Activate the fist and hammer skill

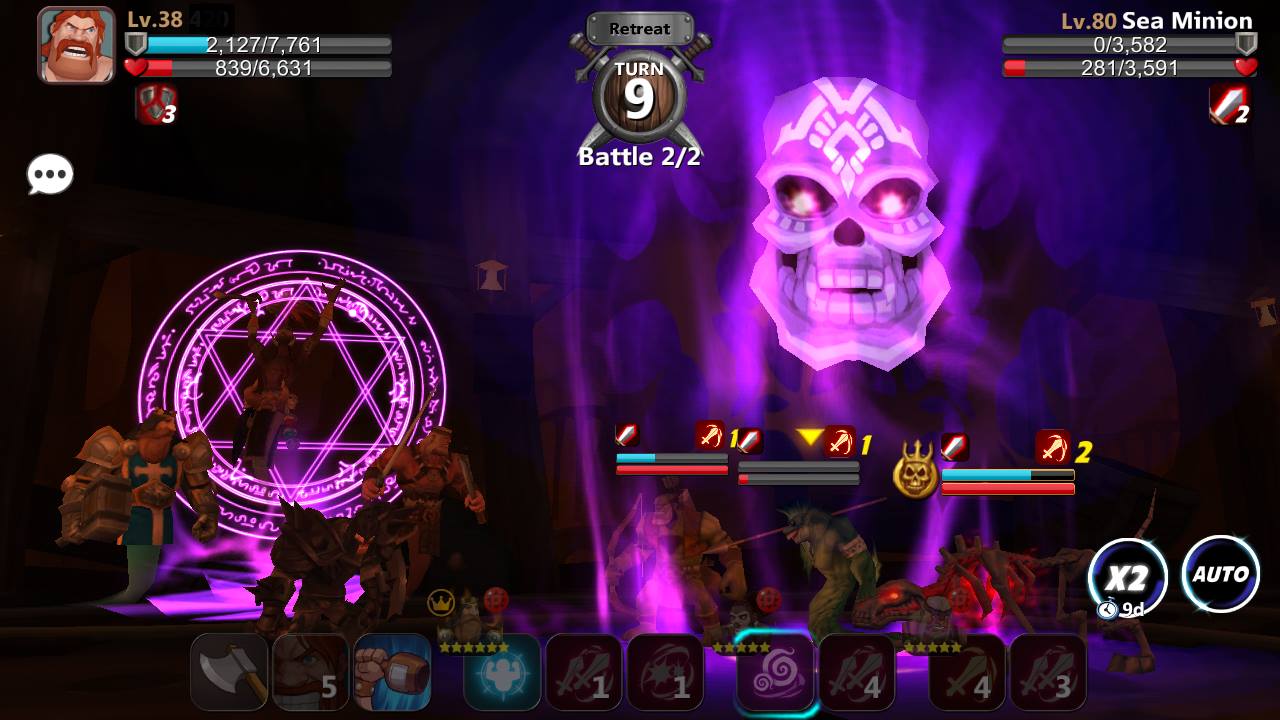point(393,672)
